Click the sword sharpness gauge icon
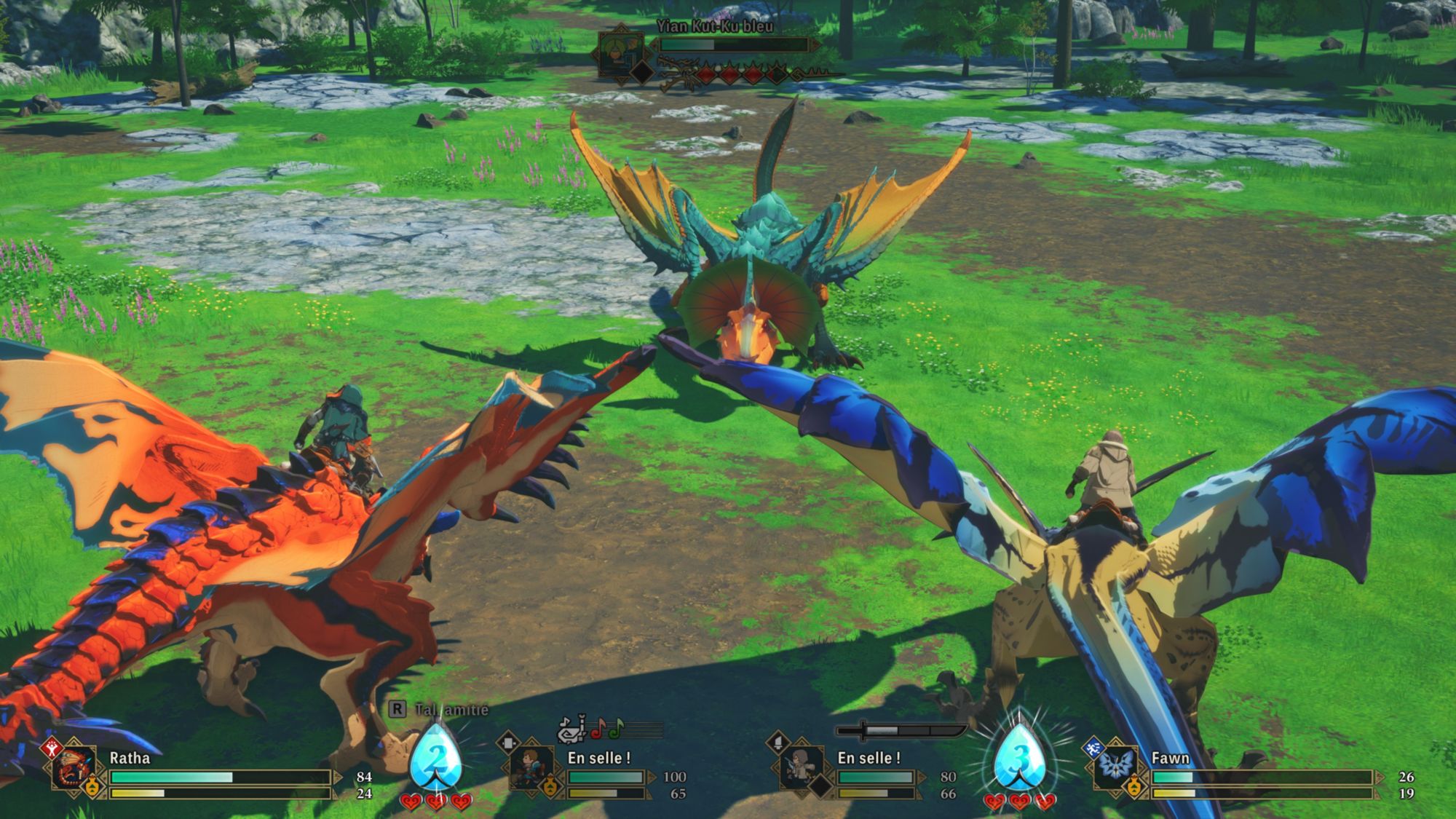The image size is (1456, 819). click(901, 730)
